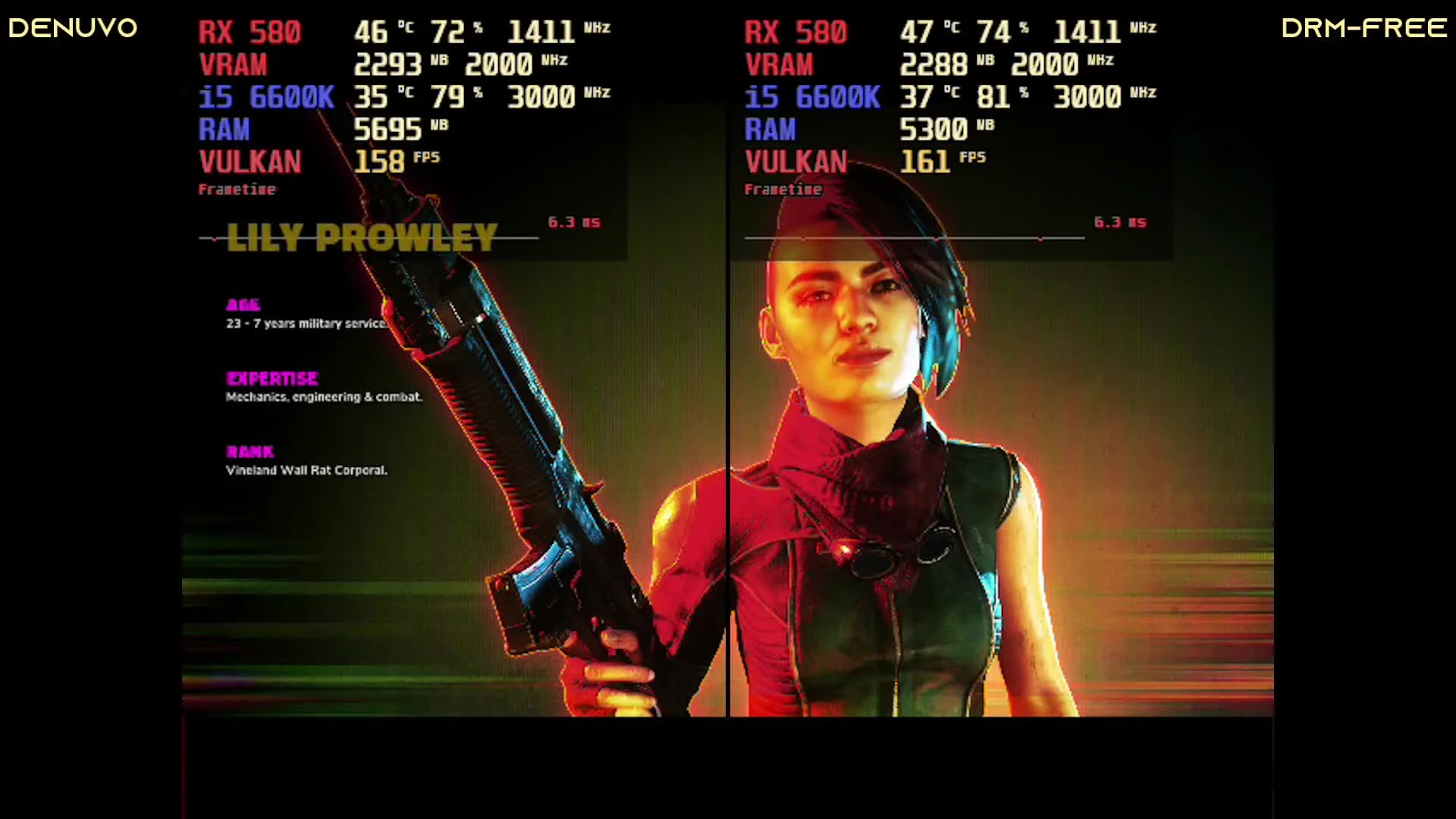Select the RX 580 GPU stat on right overlay
The image size is (1456, 819).
coord(796,32)
